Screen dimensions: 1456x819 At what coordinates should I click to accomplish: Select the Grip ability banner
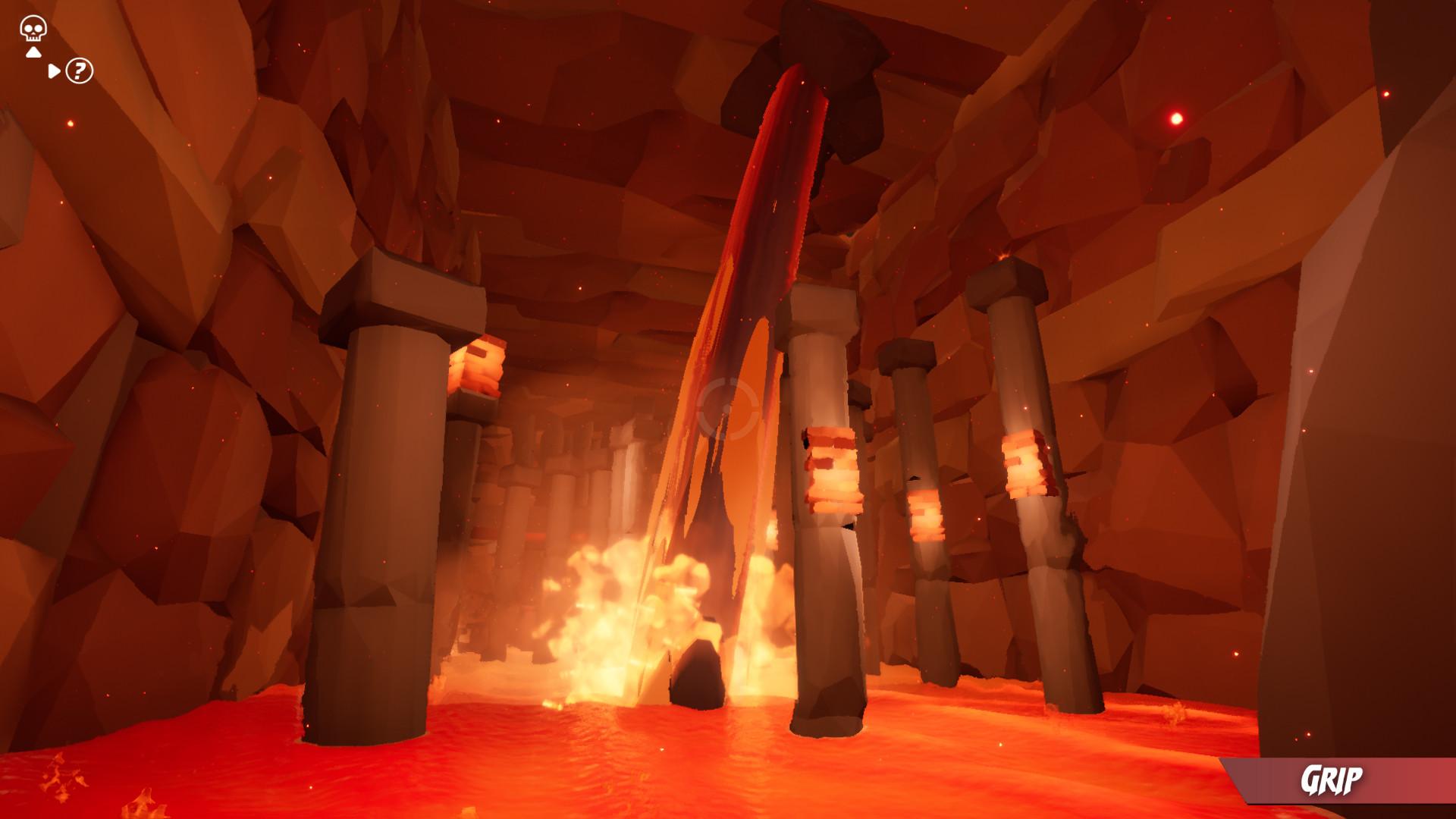coord(1331,780)
